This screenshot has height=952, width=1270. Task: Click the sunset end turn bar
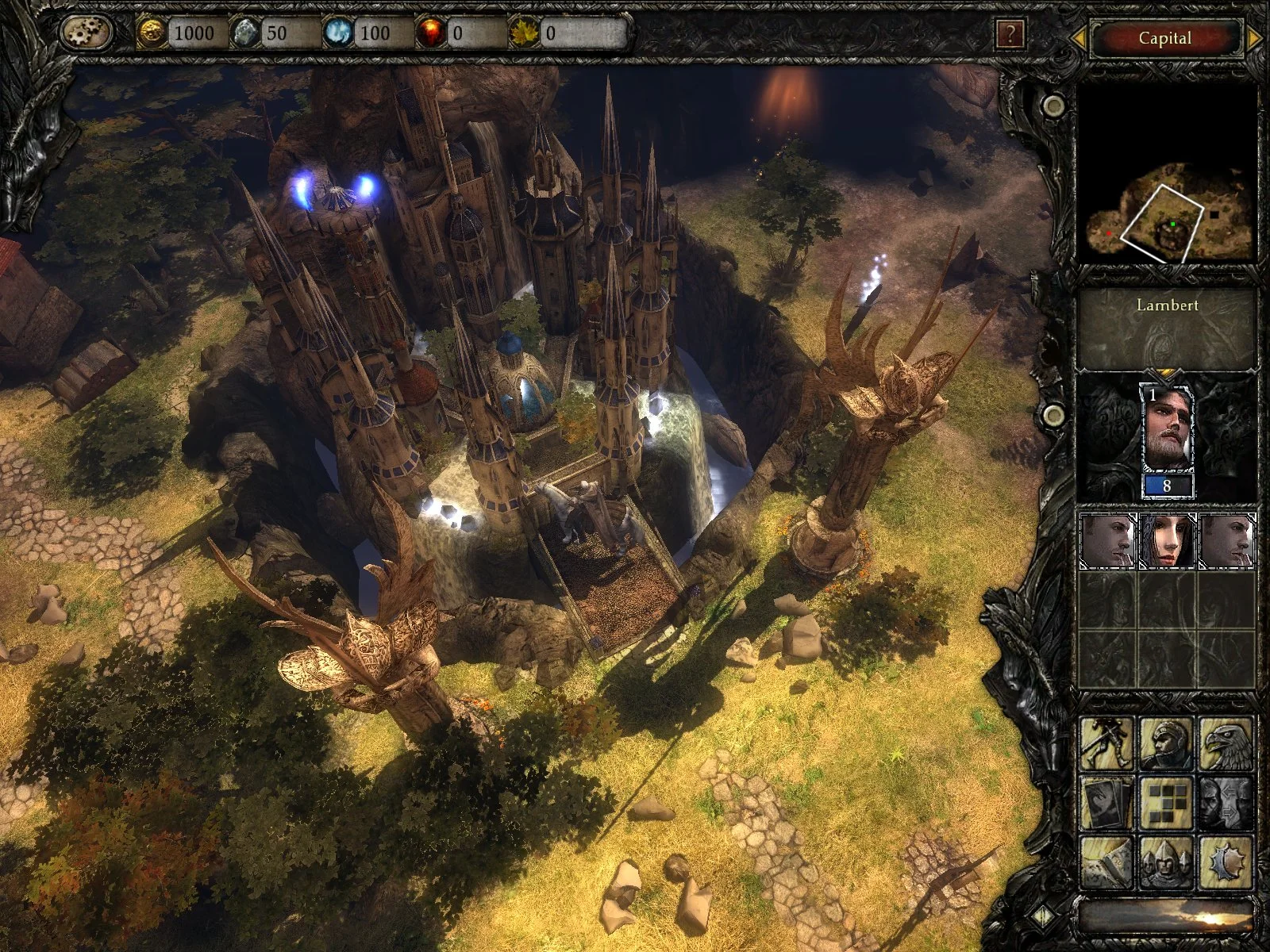pos(1167,918)
